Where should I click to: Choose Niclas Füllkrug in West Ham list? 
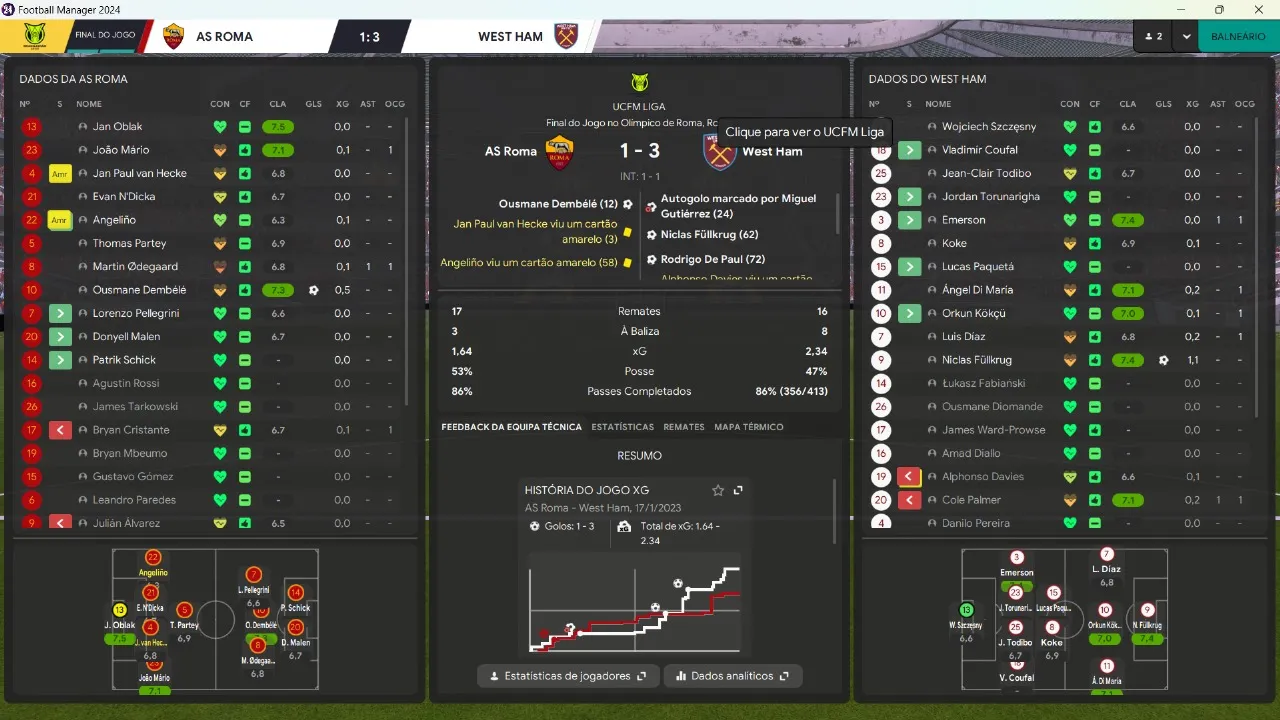976,360
